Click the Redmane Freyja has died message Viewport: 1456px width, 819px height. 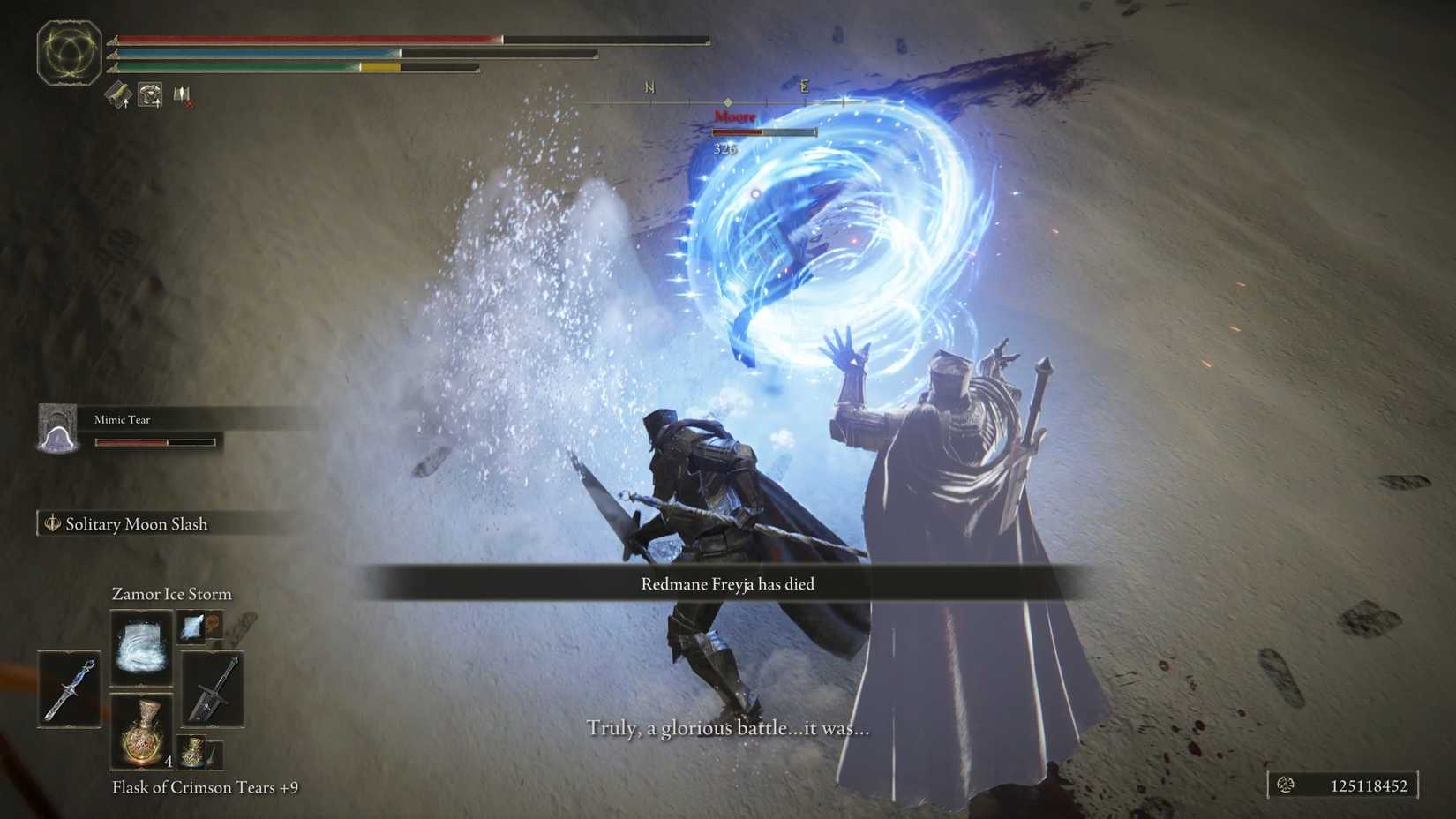pos(726,583)
